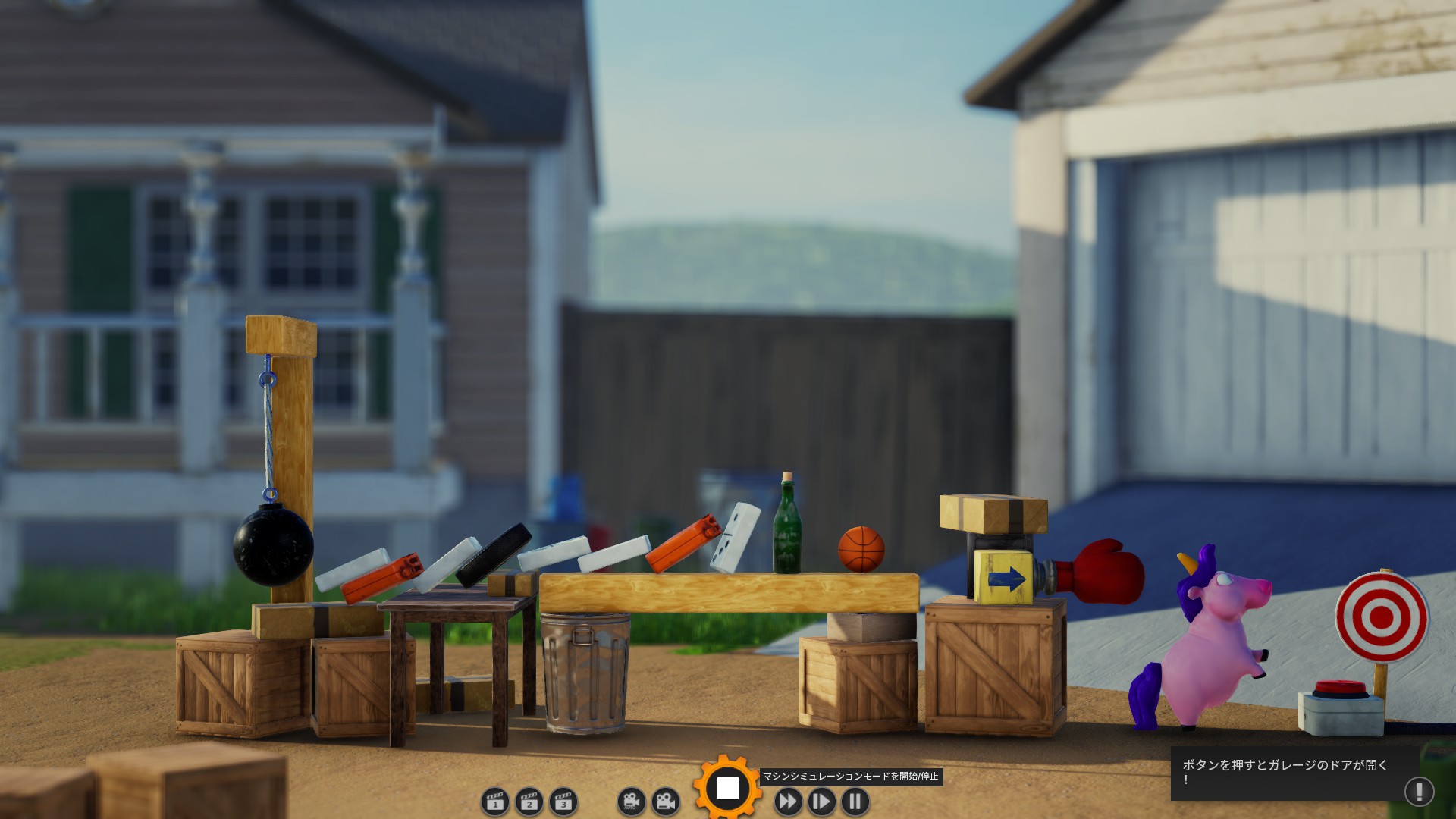Click the manual movie camera icon
The height and width of the screenshot is (819, 1456).
(x=665, y=802)
